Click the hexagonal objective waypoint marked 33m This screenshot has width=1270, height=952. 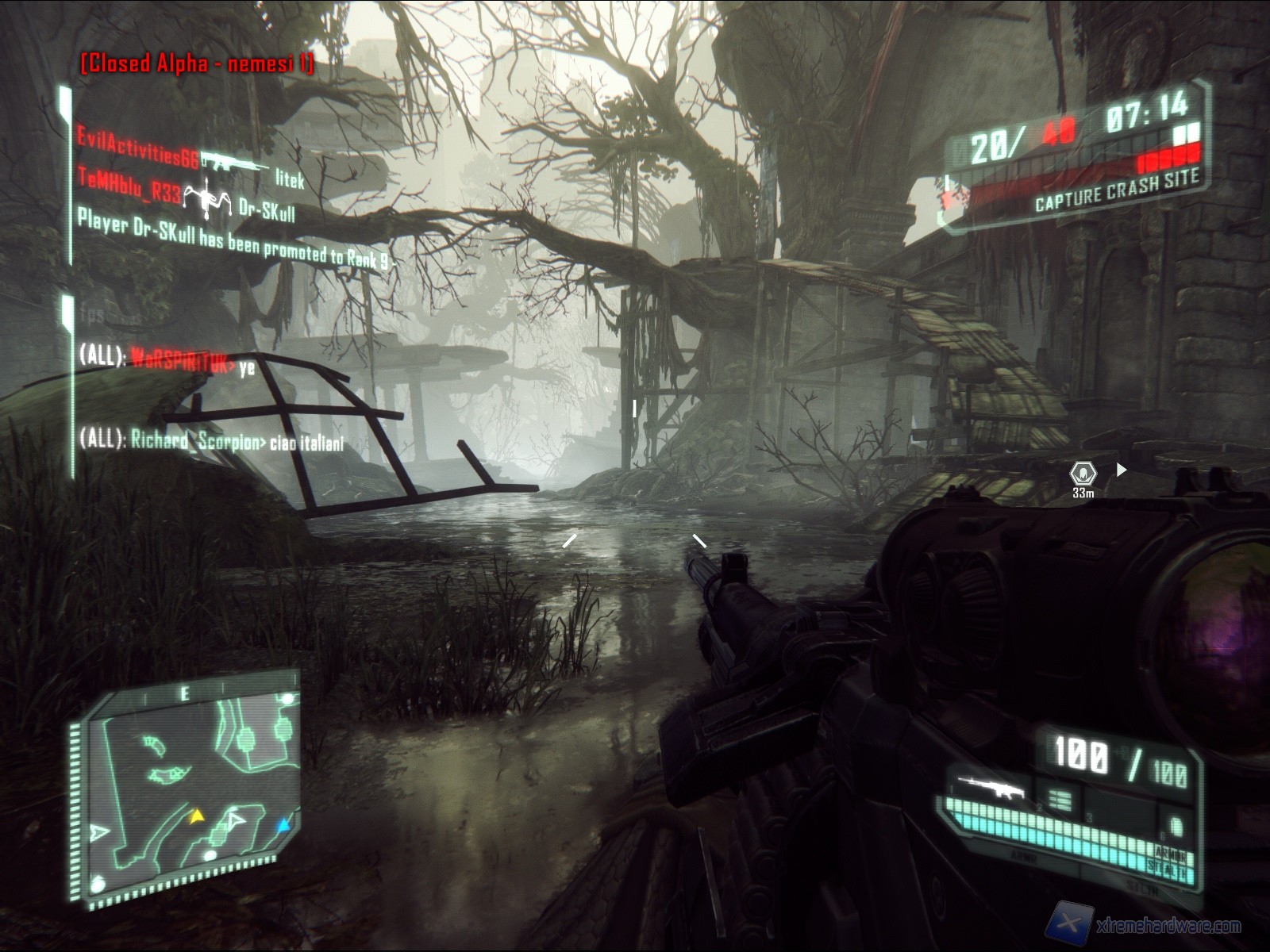(1083, 474)
